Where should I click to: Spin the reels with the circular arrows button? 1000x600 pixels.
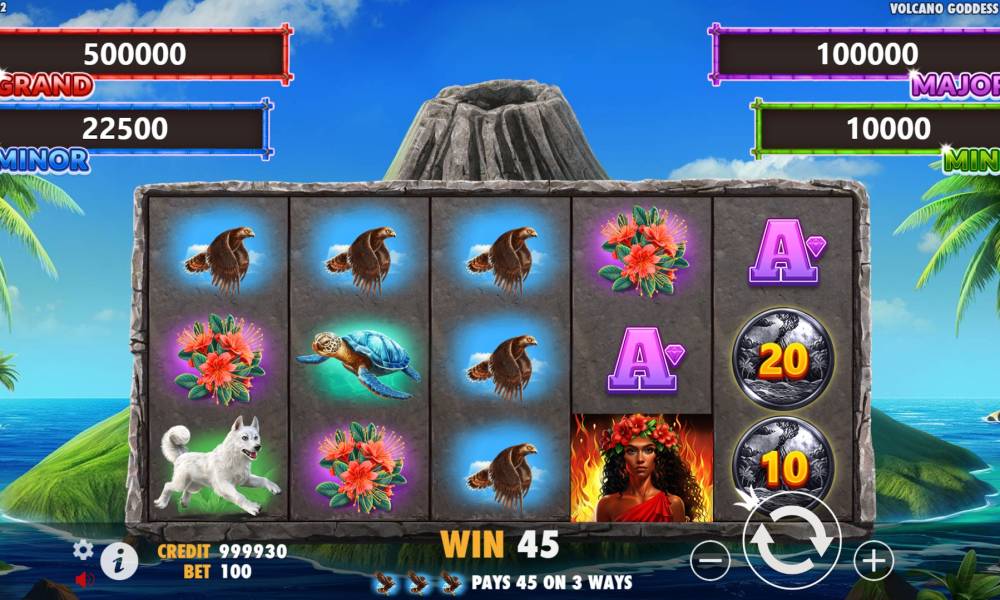[791, 541]
